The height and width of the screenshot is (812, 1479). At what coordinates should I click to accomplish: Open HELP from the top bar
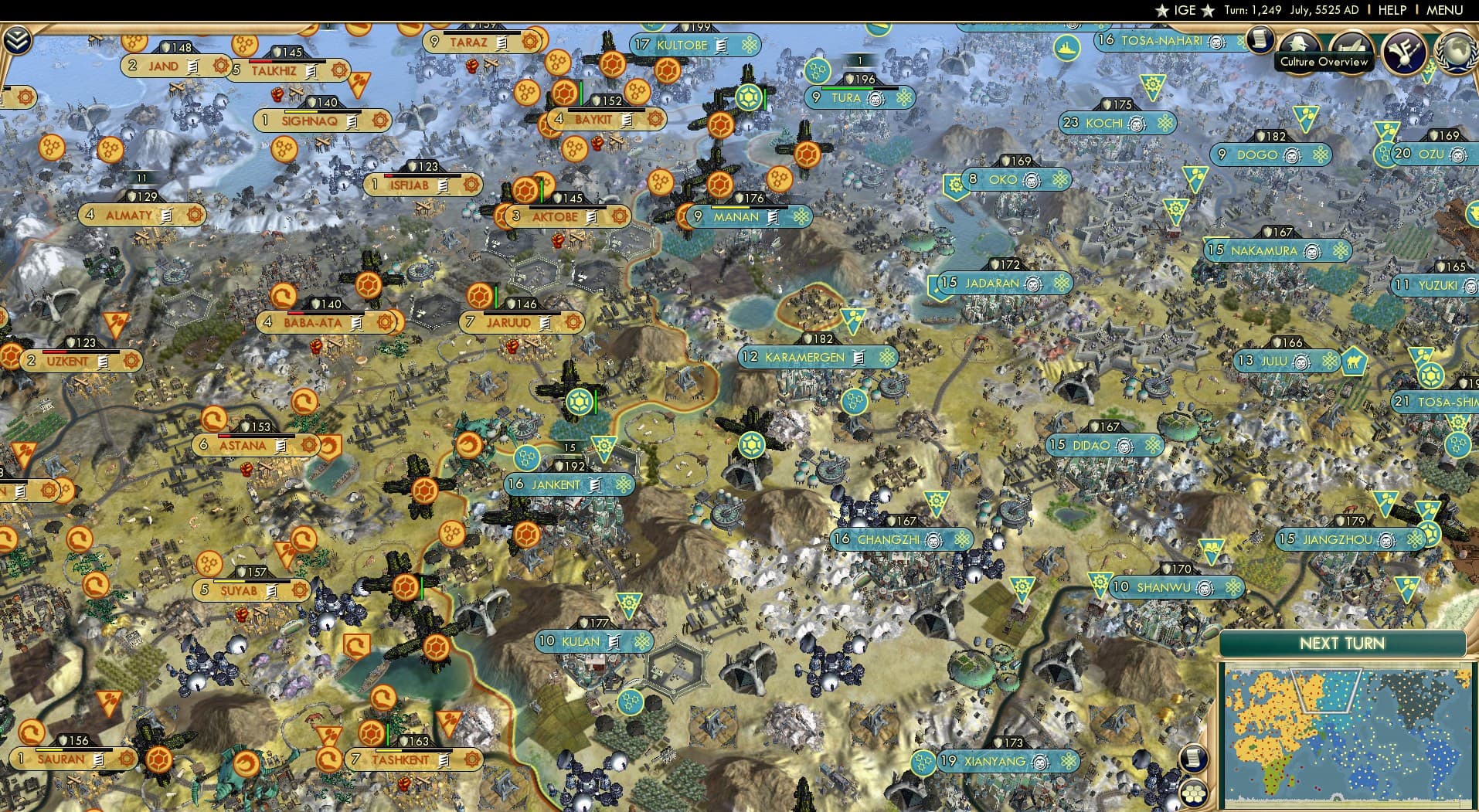click(x=1391, y=10)
